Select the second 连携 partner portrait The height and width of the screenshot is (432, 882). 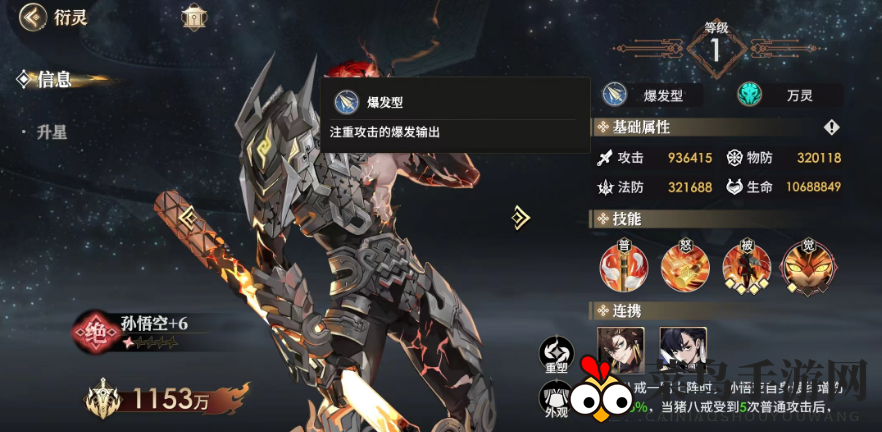[x=683, y=351]
